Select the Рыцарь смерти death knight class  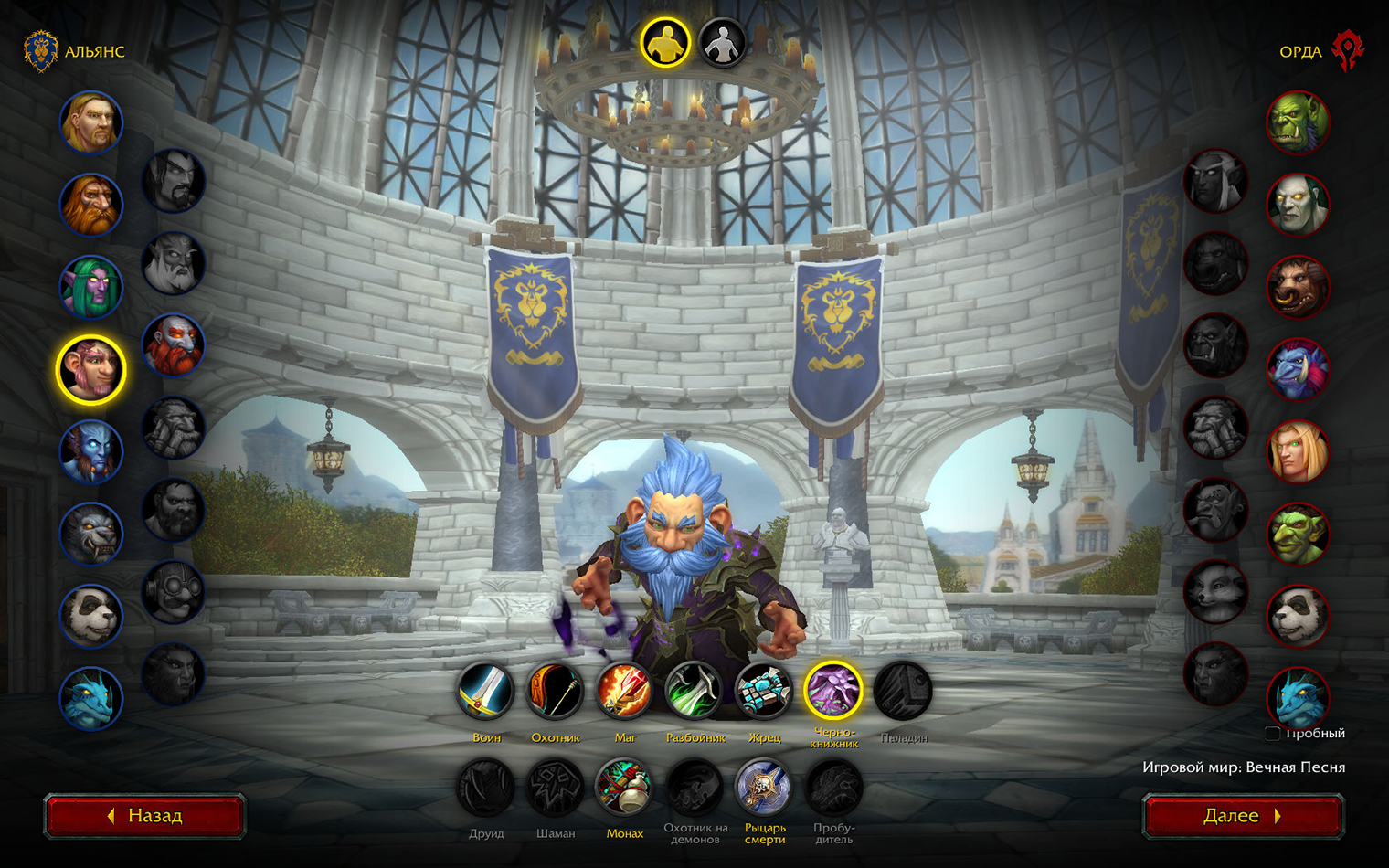tap(764, 788)
